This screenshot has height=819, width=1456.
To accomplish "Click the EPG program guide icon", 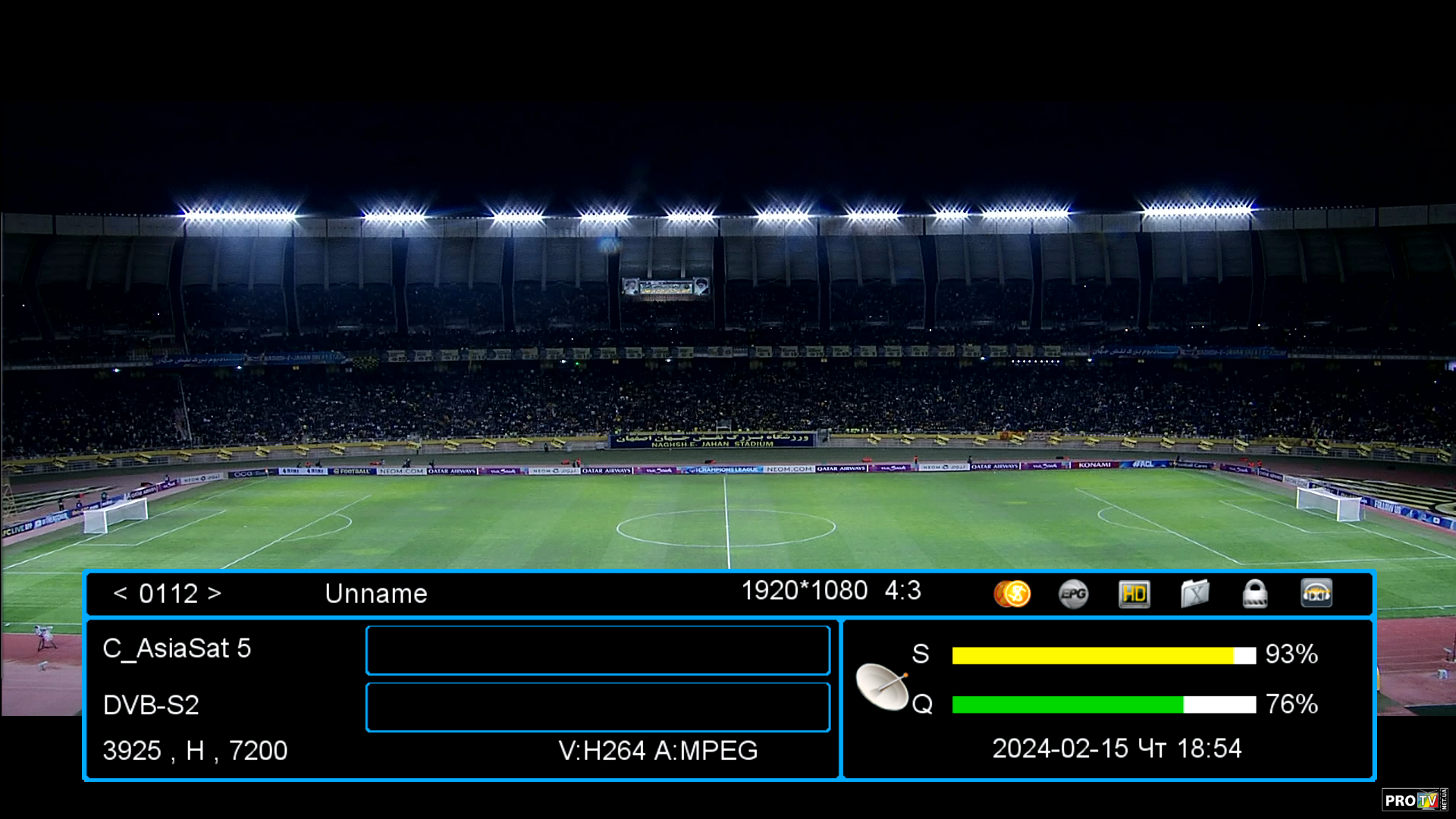I will coord(1073,594).
